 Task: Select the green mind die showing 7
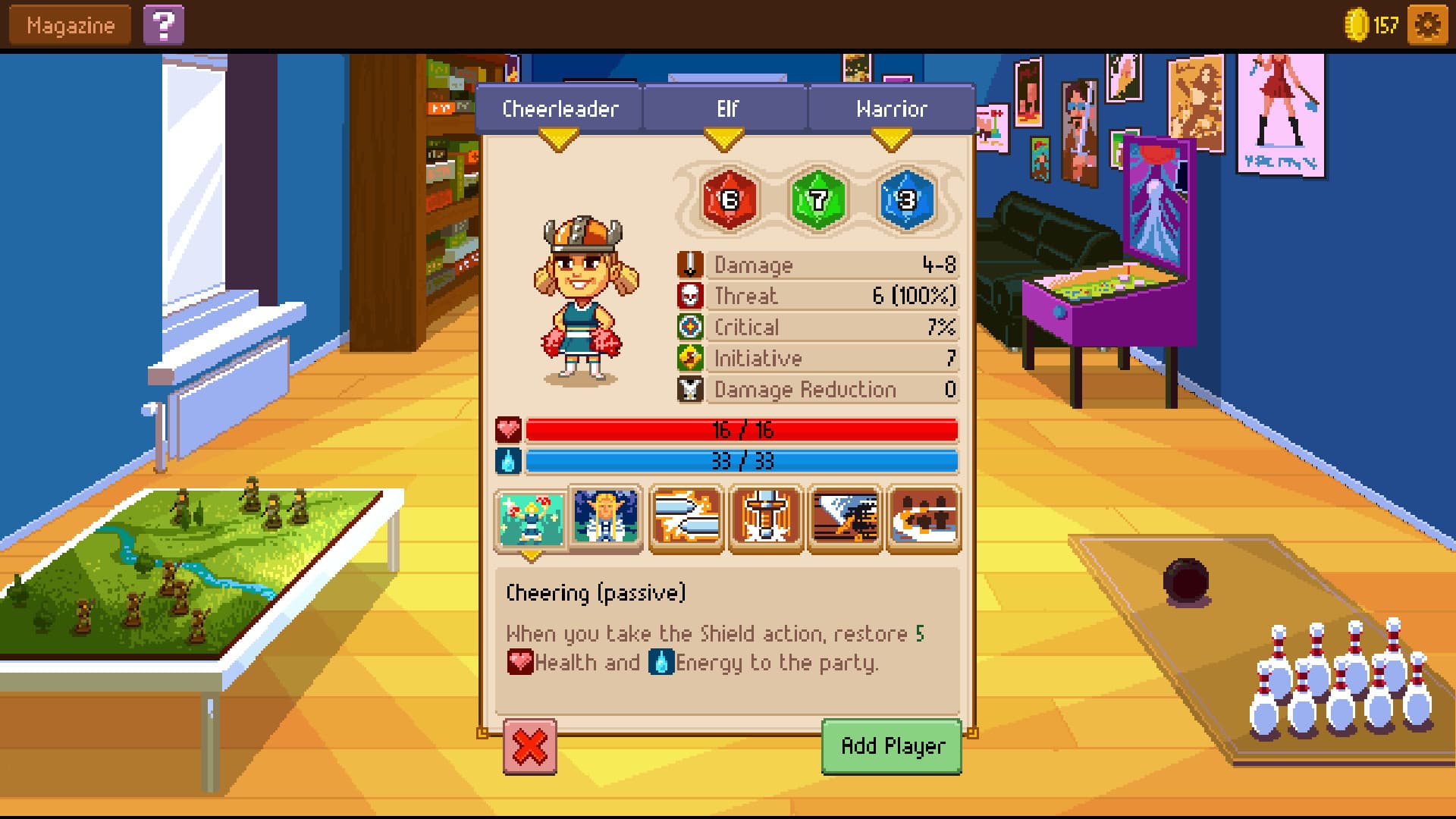pyautogui.click(x=816, y=201)
